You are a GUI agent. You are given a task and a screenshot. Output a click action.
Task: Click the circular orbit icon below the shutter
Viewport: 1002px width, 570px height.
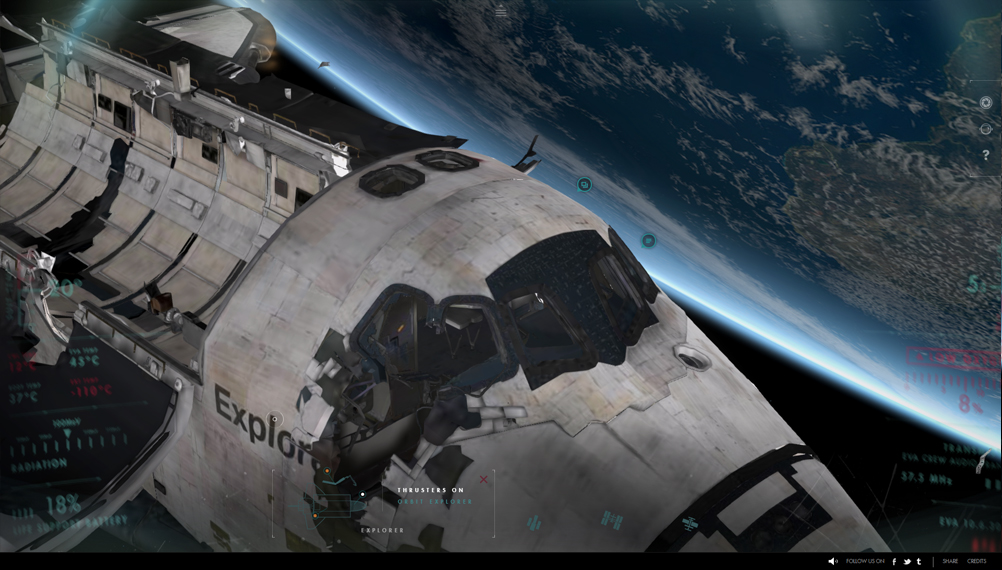click(x=986, y=128)
